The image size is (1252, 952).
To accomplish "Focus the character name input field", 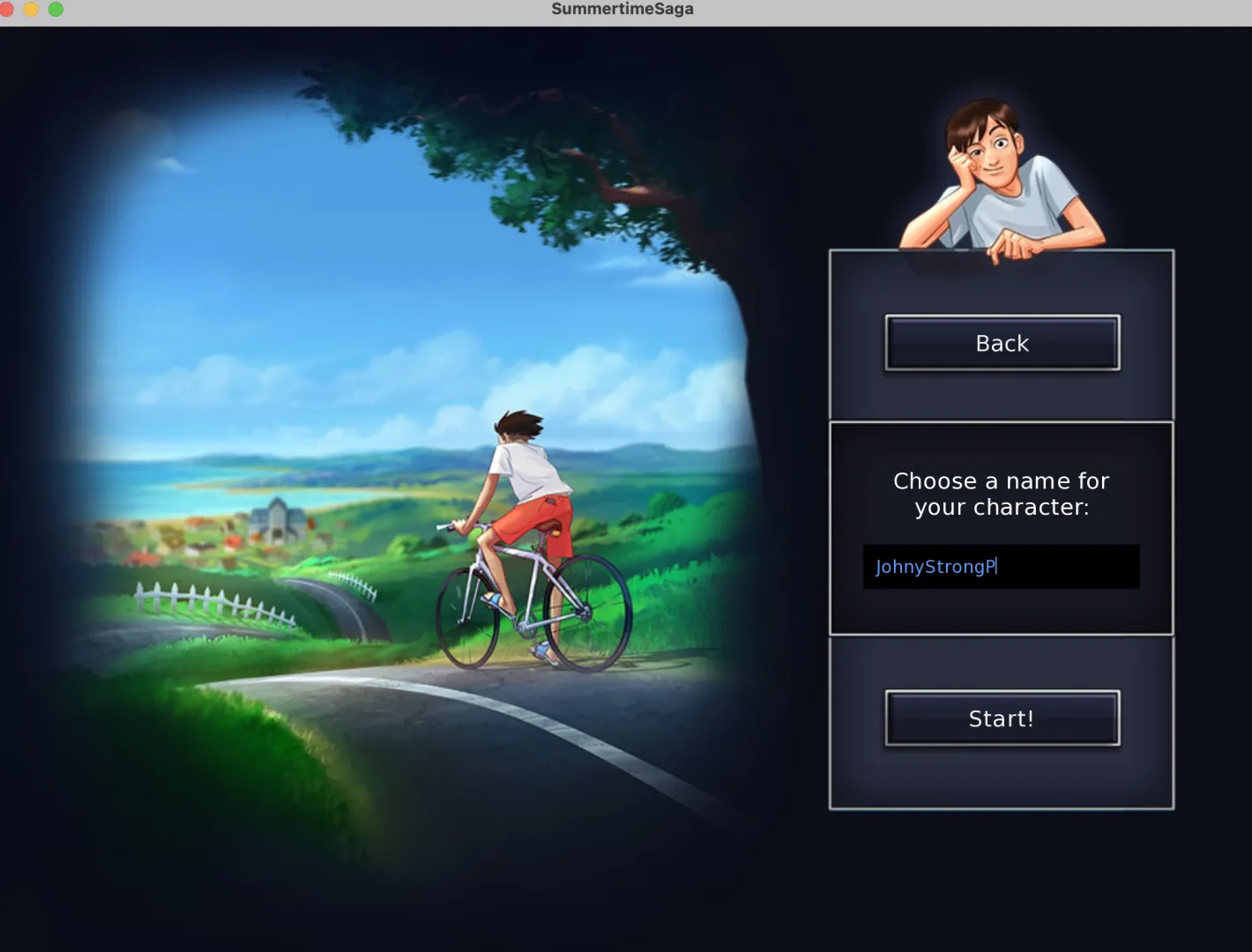I will [1001, 567].
